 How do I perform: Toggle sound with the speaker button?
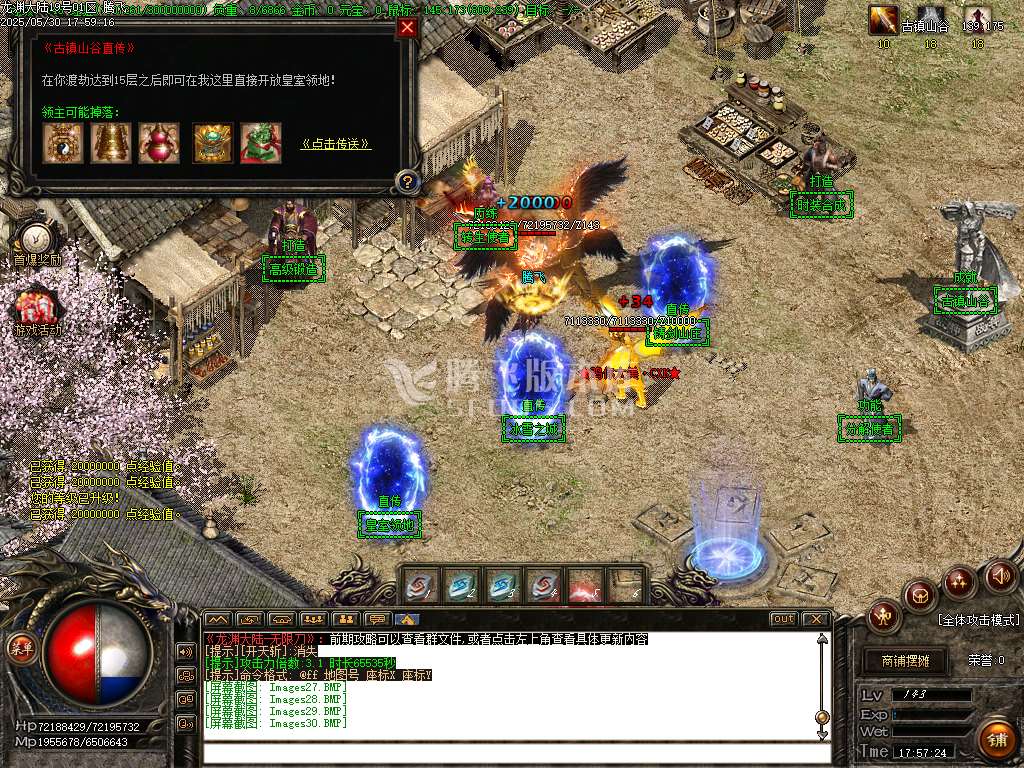[1000, 576]
